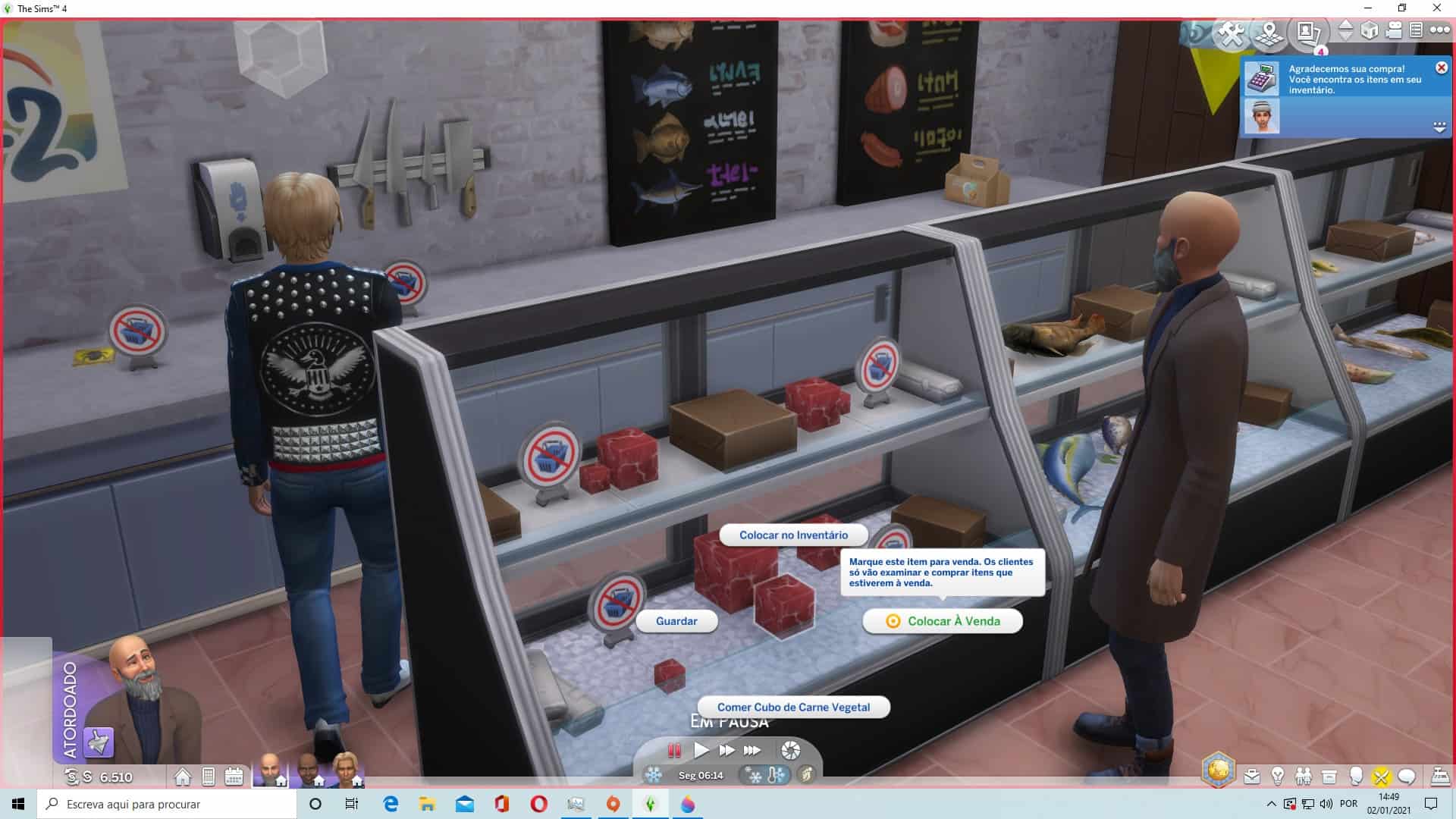Image resolution: width=1456 pixels, height=819 pixels.
Task: Click the pause button
Action: pyautogui.click(x=674, y=751)
